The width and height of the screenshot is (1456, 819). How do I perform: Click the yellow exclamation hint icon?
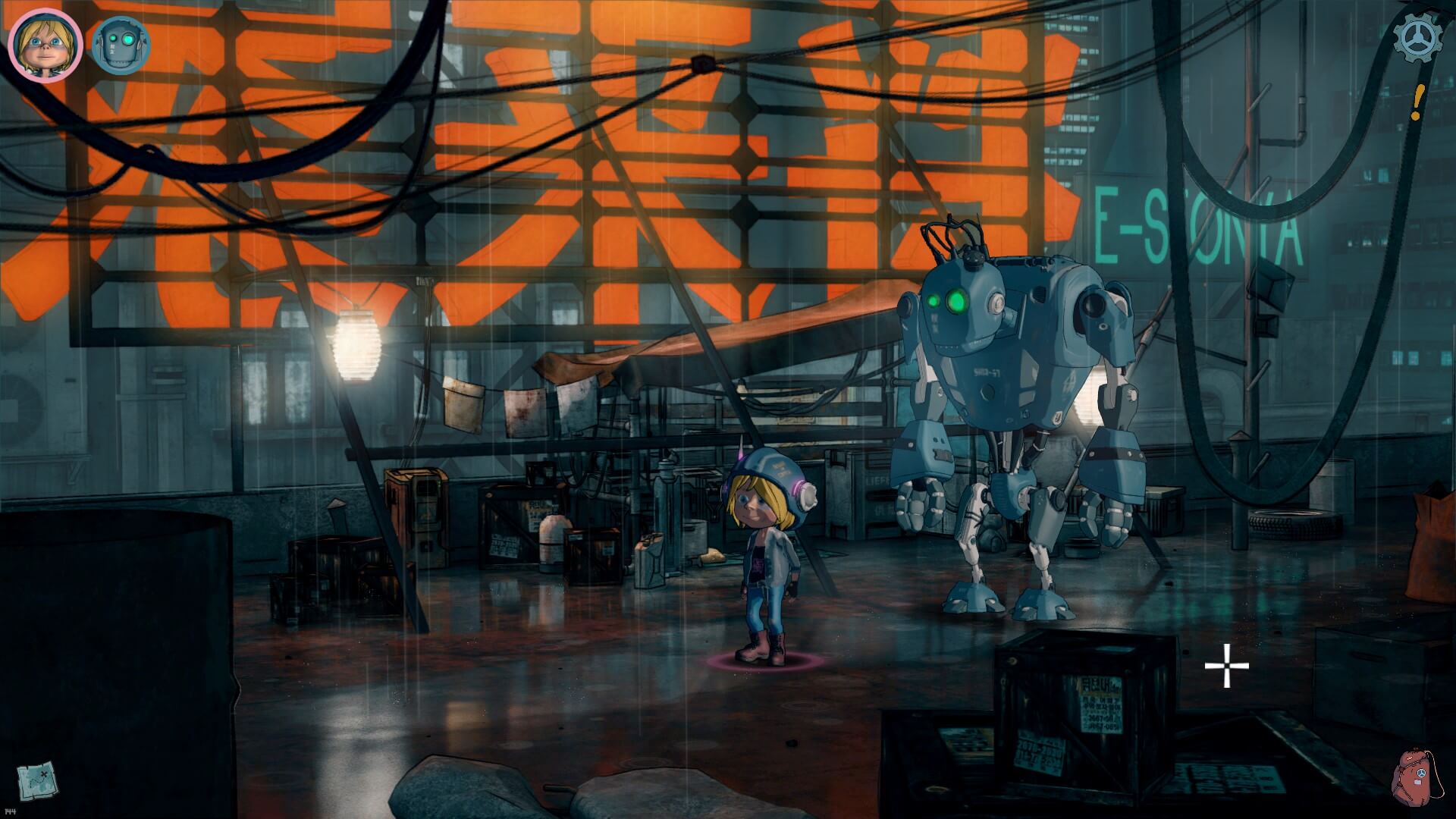tap(1417, 102)
